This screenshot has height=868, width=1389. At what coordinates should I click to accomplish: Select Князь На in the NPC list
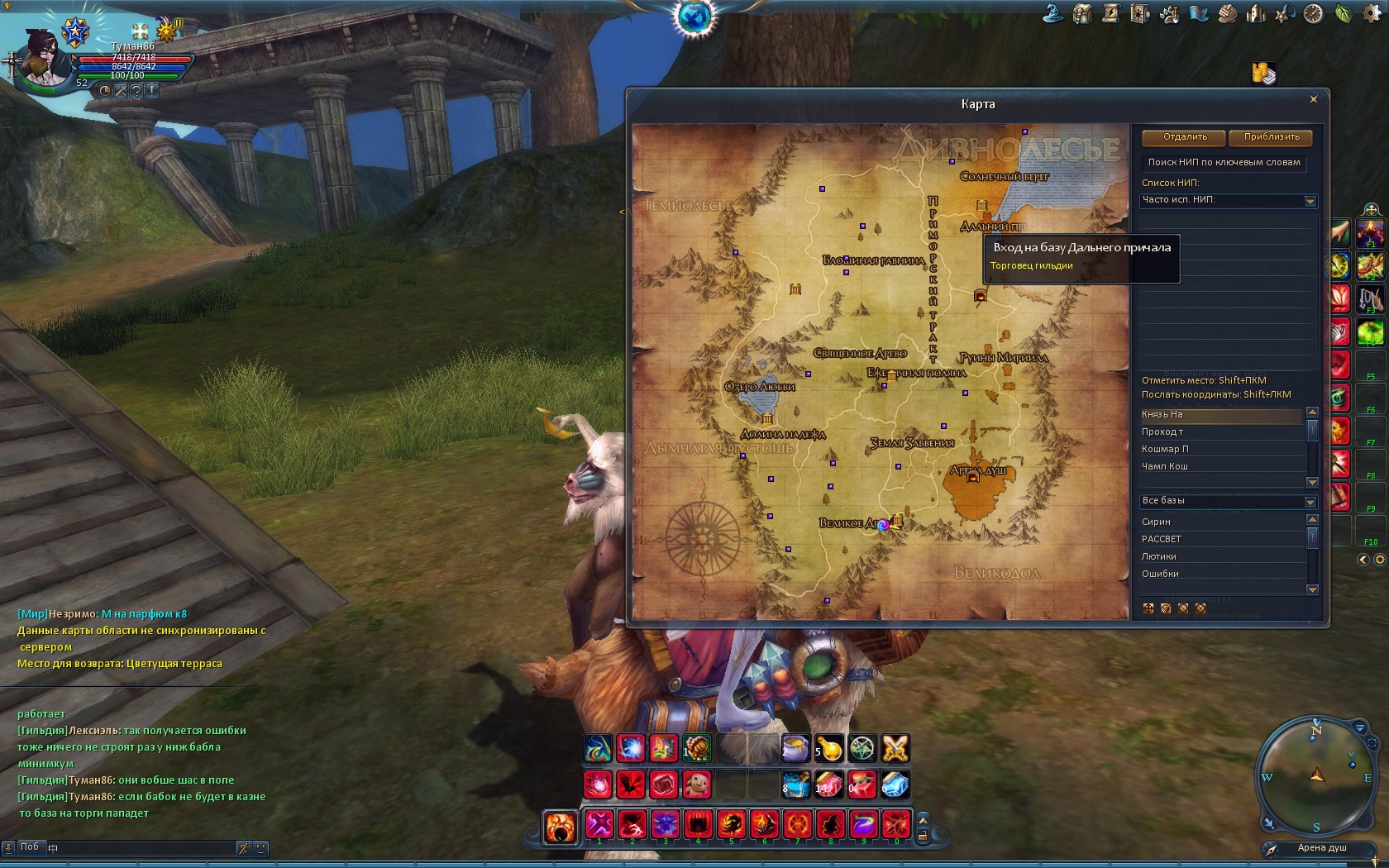pos(1220,415)
